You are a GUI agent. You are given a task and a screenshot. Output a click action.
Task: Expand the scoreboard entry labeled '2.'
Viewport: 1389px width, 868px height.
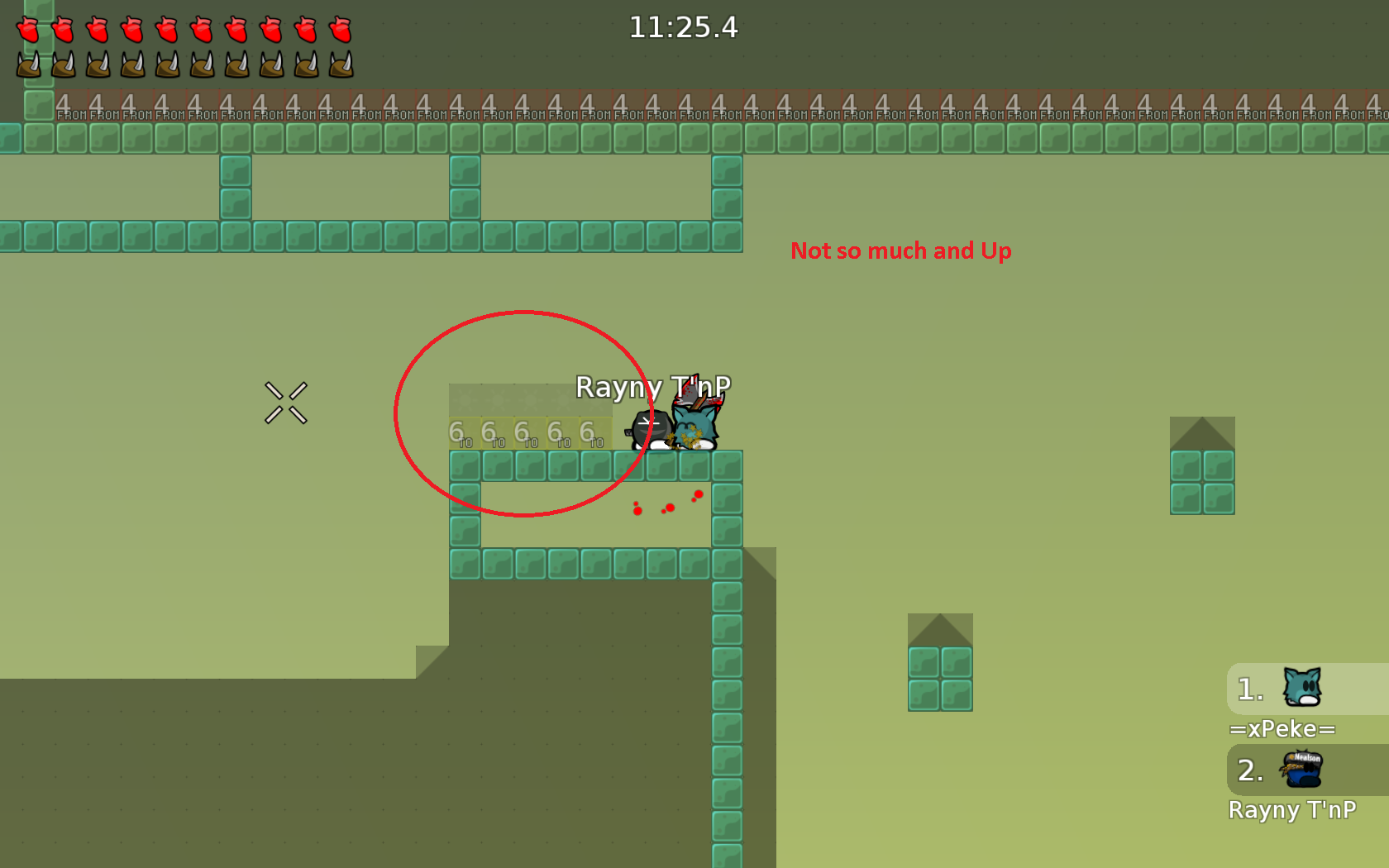[x=1249, y=770]
